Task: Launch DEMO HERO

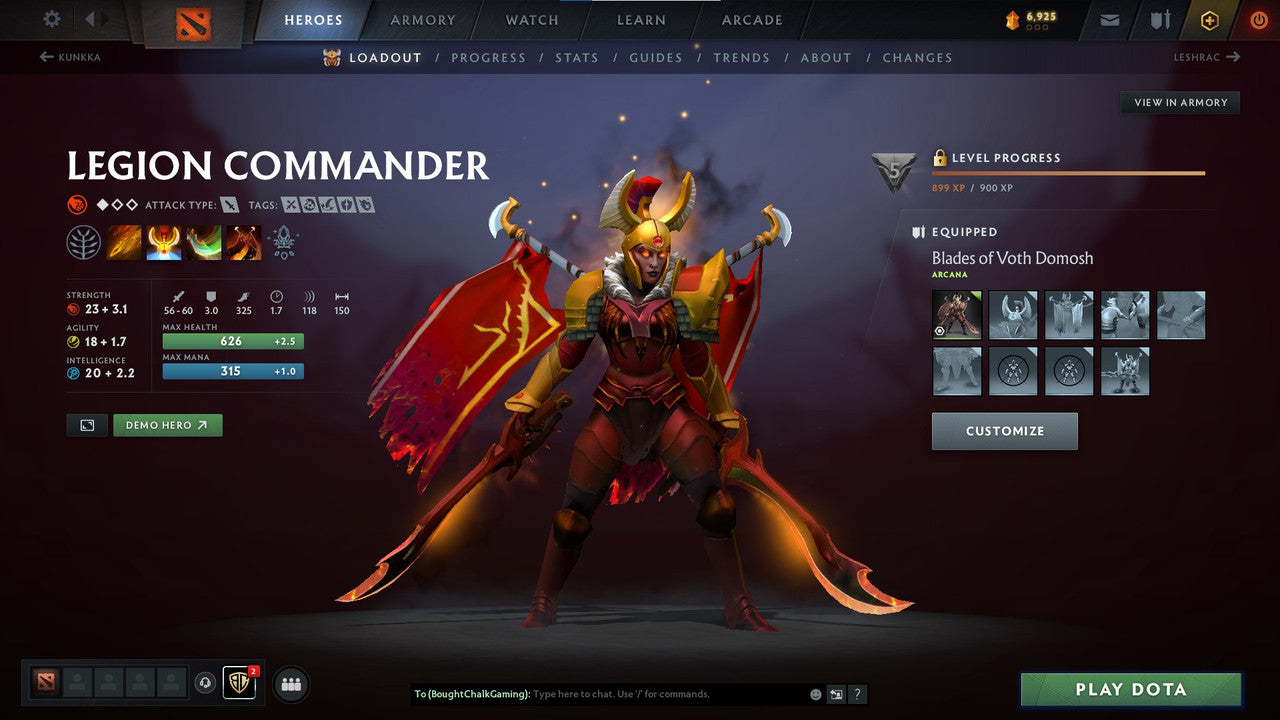Action: click(x=167, y=424)
